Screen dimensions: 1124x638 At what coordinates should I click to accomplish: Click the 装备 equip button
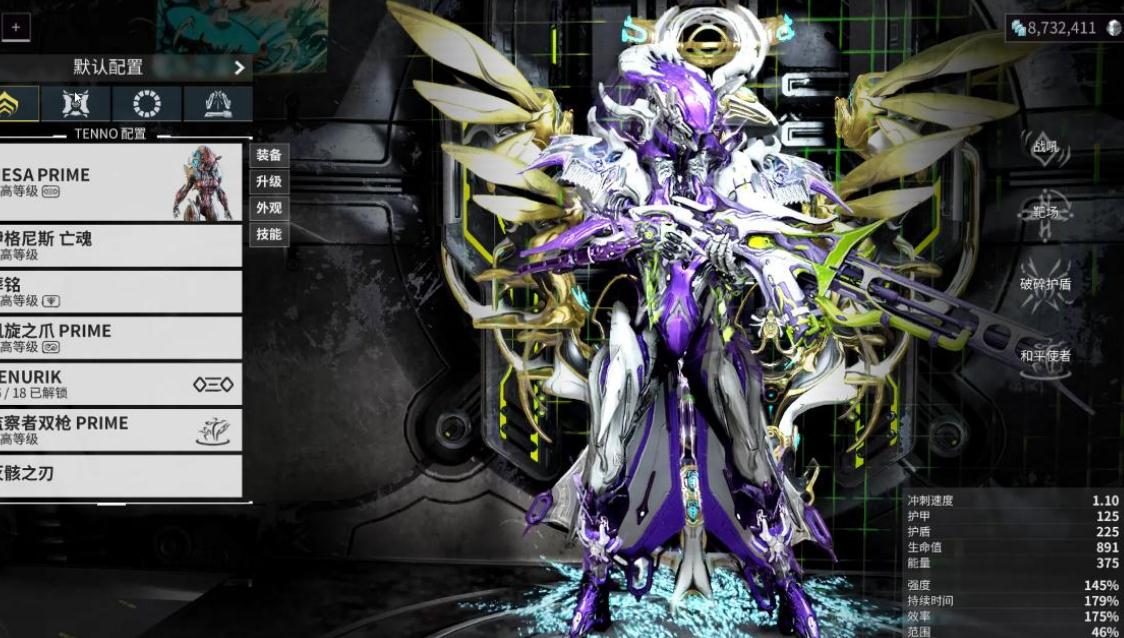click(x=268, y=155)
